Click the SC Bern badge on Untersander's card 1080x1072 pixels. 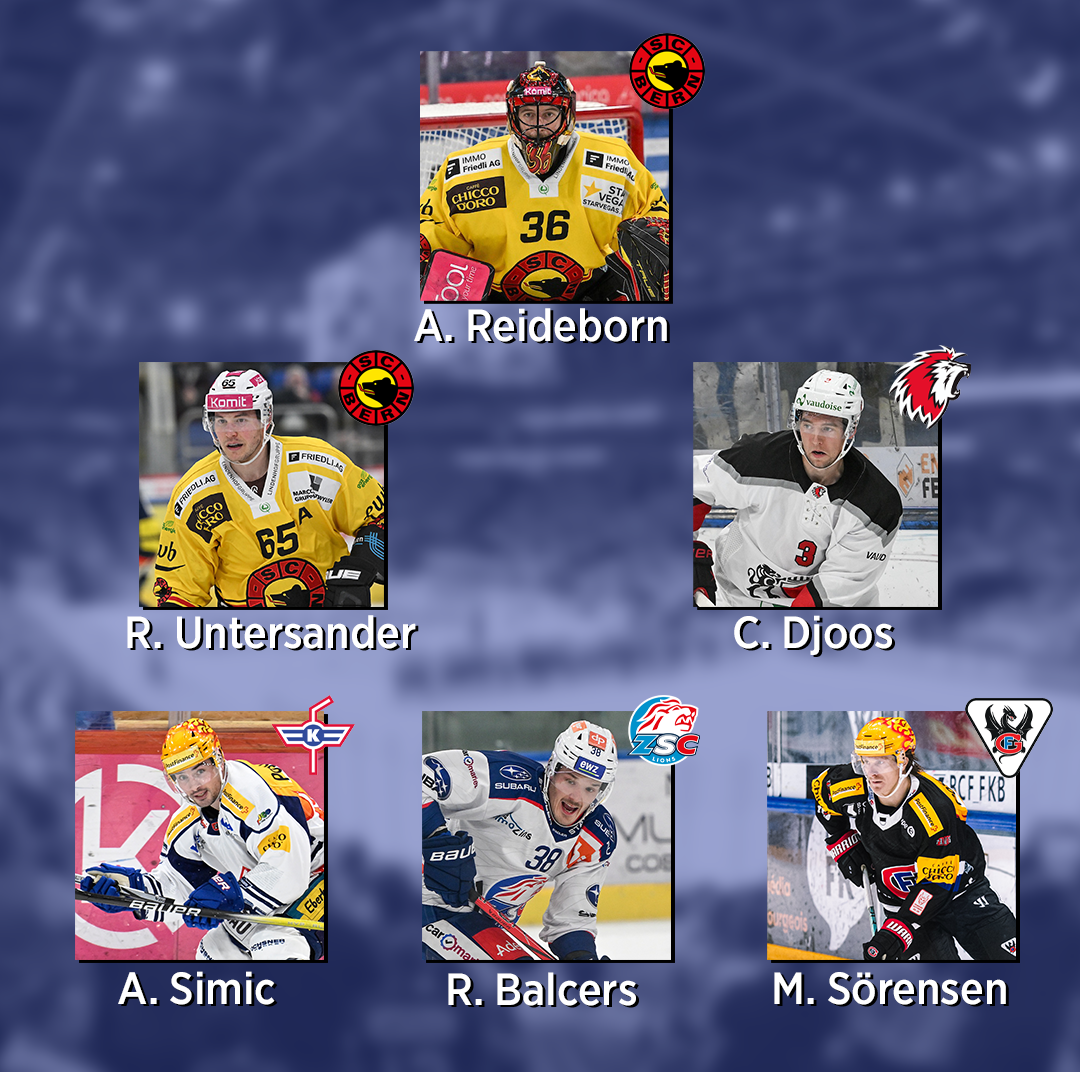point(376,387)
